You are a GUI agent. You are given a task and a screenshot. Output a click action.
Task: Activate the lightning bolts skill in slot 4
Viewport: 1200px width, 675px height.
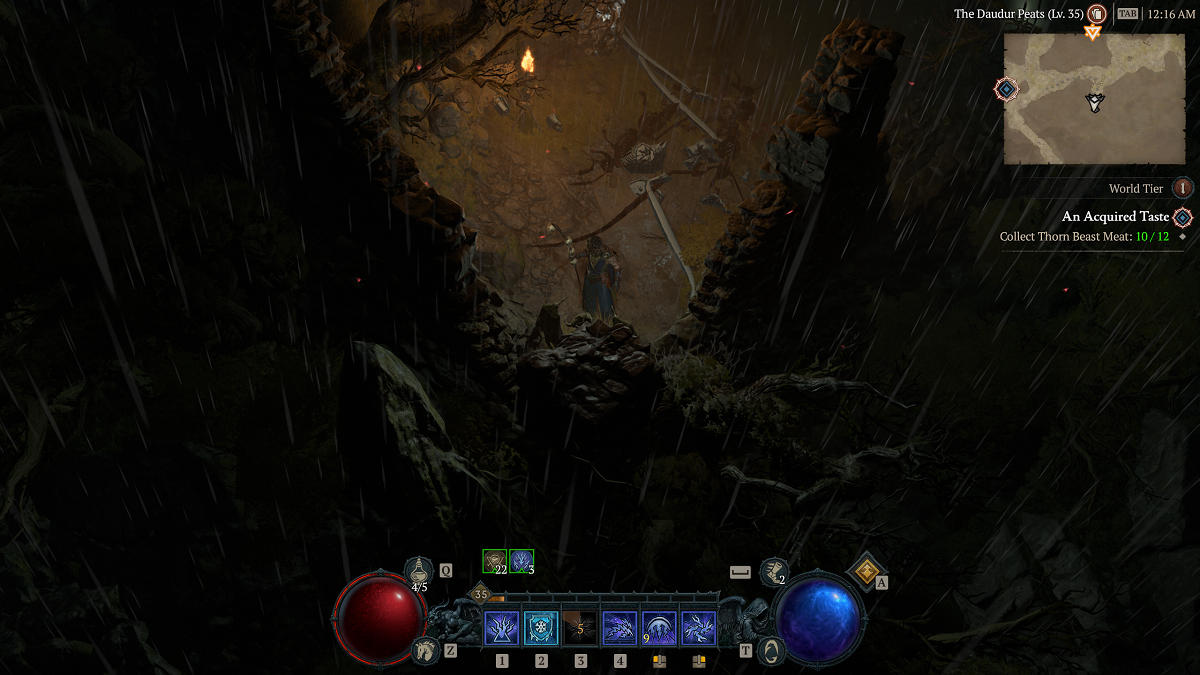click(x=620, y=628)
